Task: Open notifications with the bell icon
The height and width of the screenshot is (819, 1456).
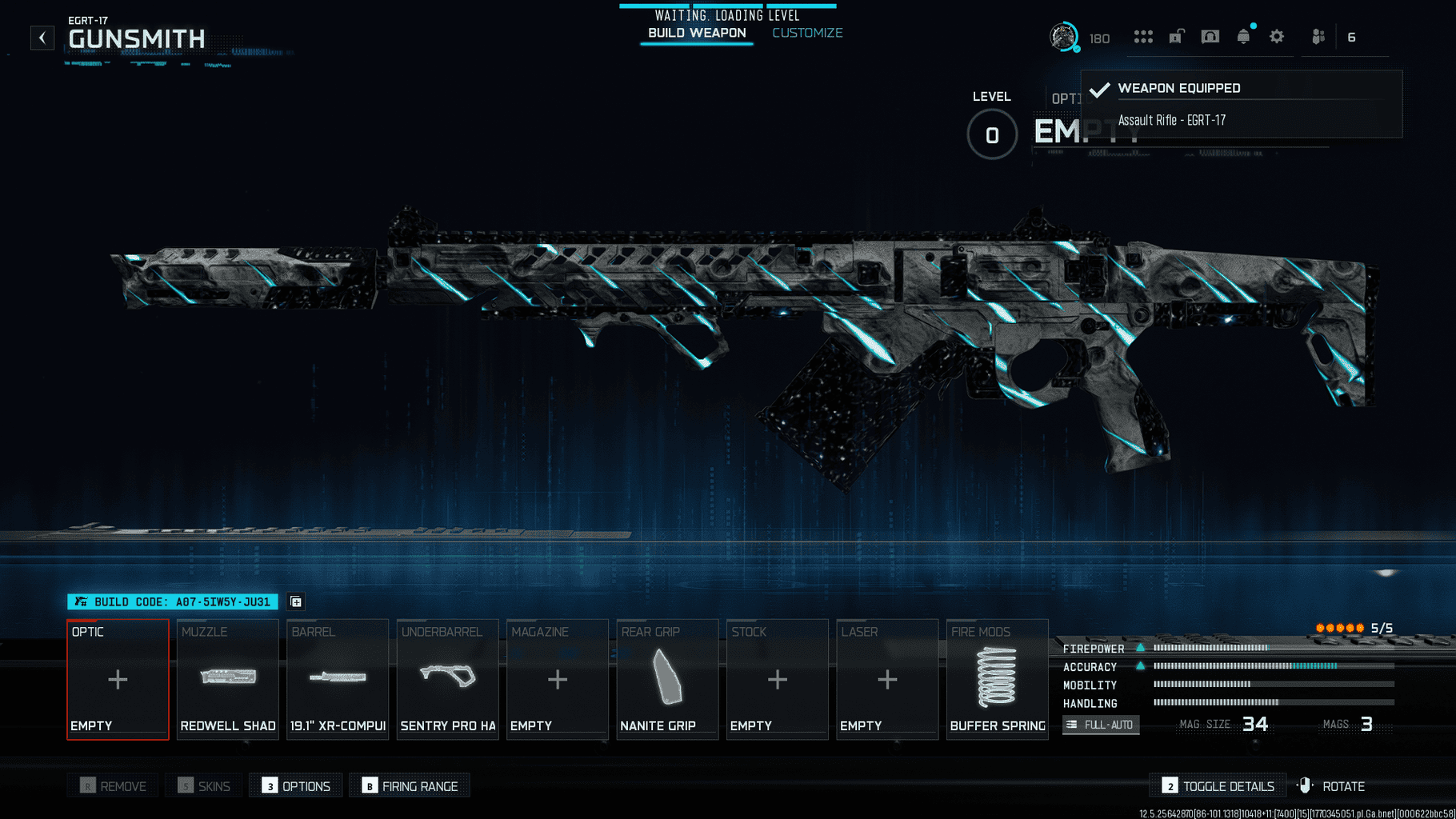Action: (x=1243, y=37)
